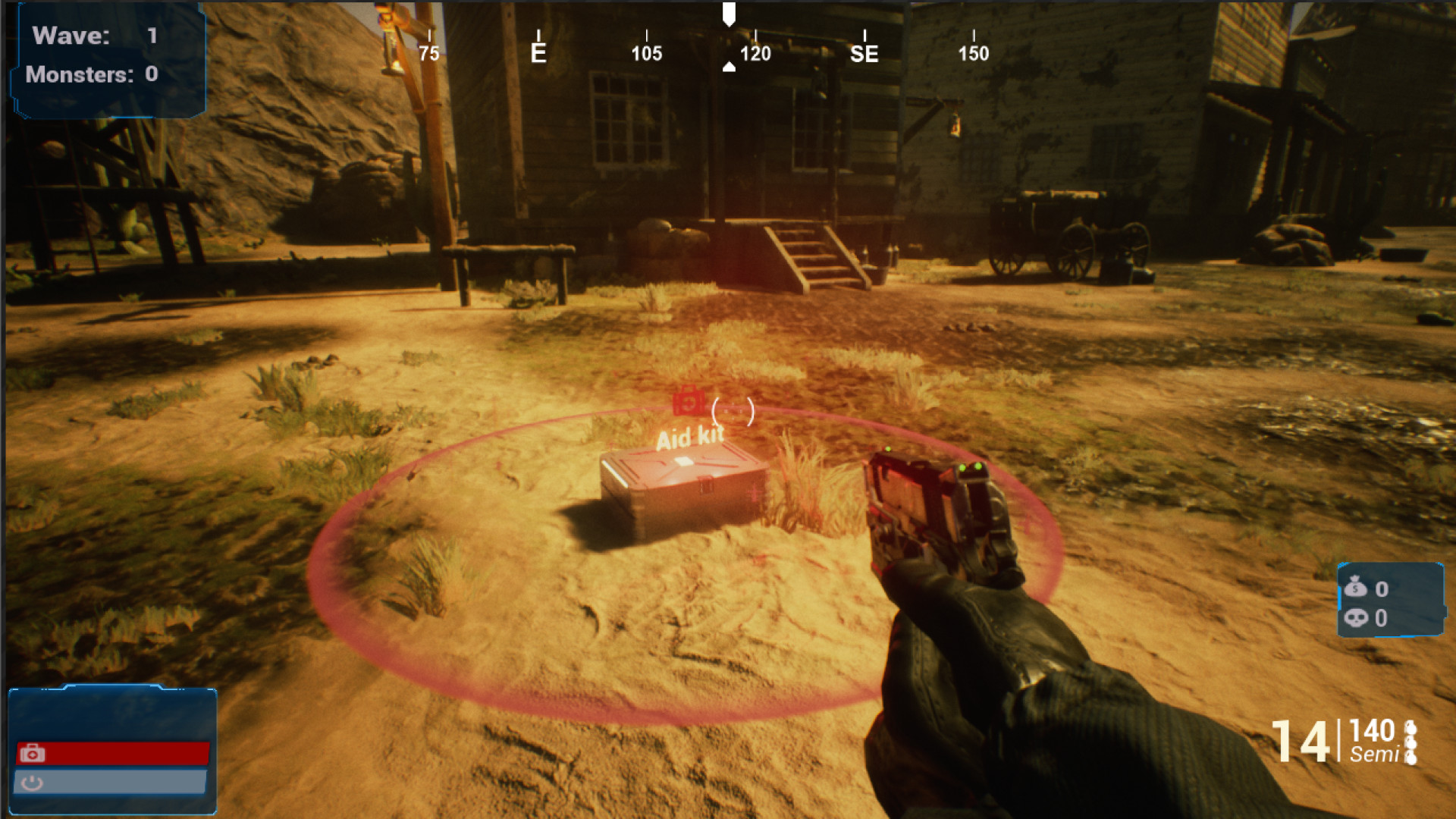Click the floating Aid kit medkit icon
Screen dimensions: 1456x819
tap(689, 403)
